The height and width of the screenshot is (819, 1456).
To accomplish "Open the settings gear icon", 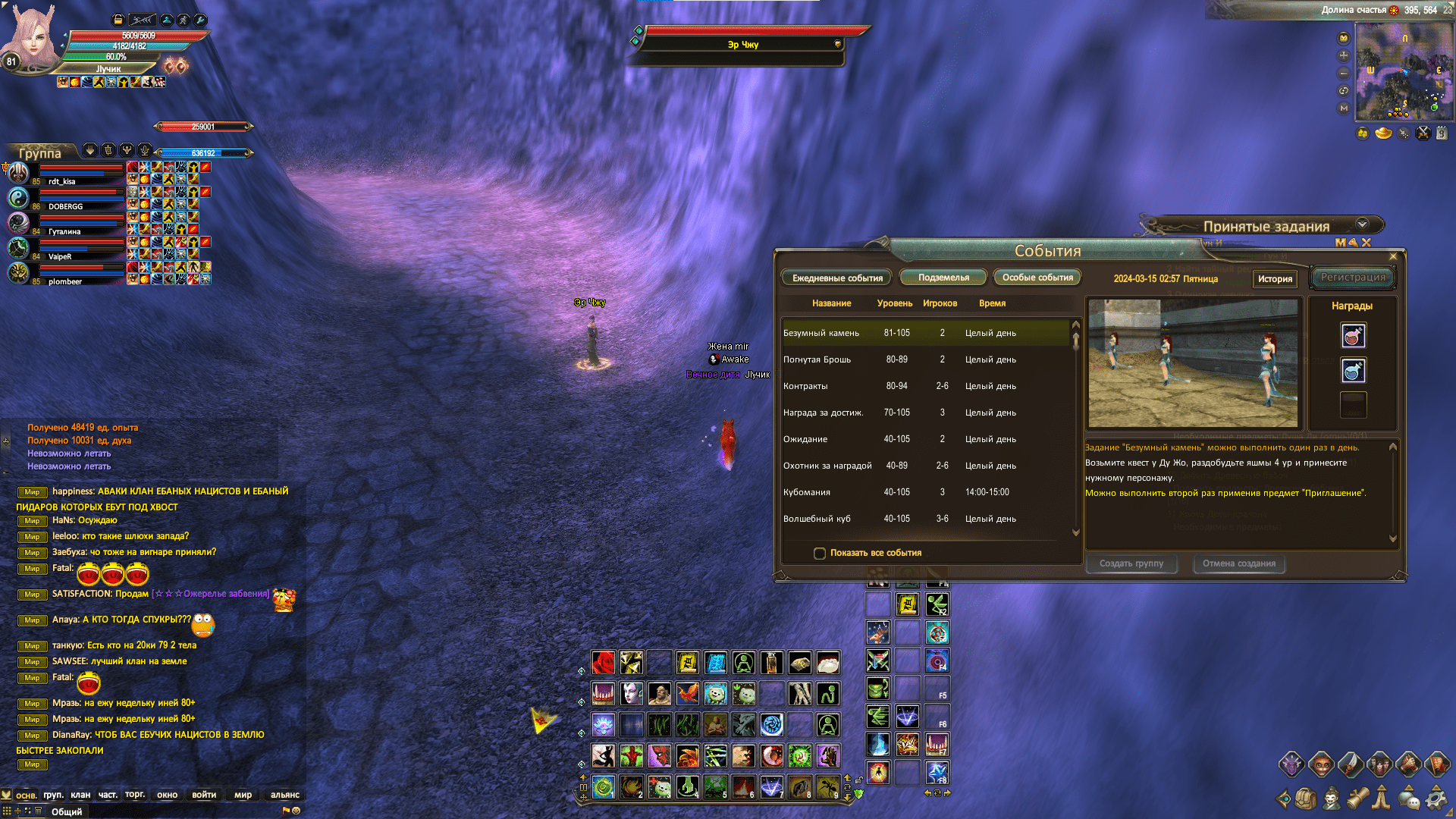I will (1437, 801).
